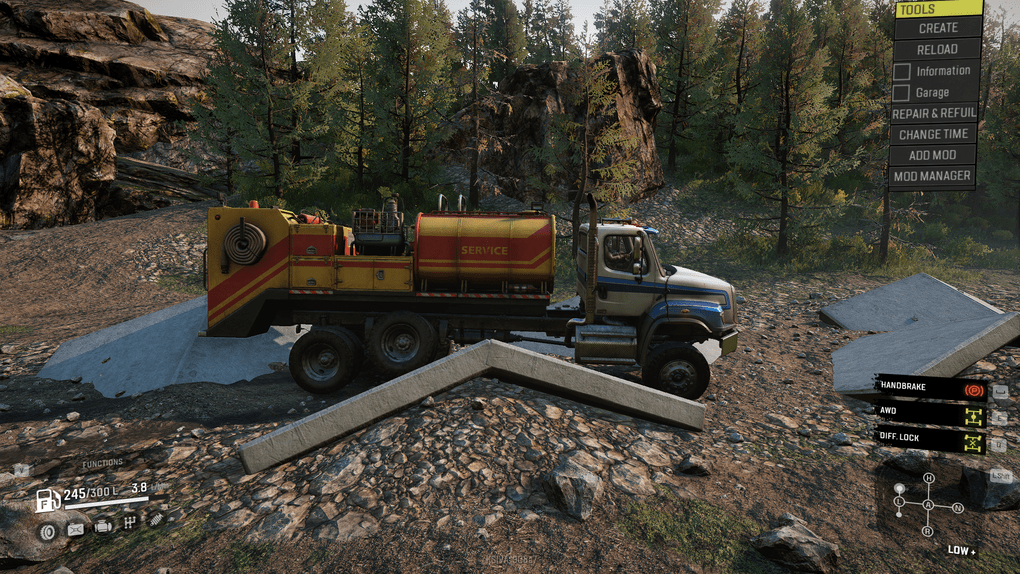Select the RELOAD option

[937, 49]
